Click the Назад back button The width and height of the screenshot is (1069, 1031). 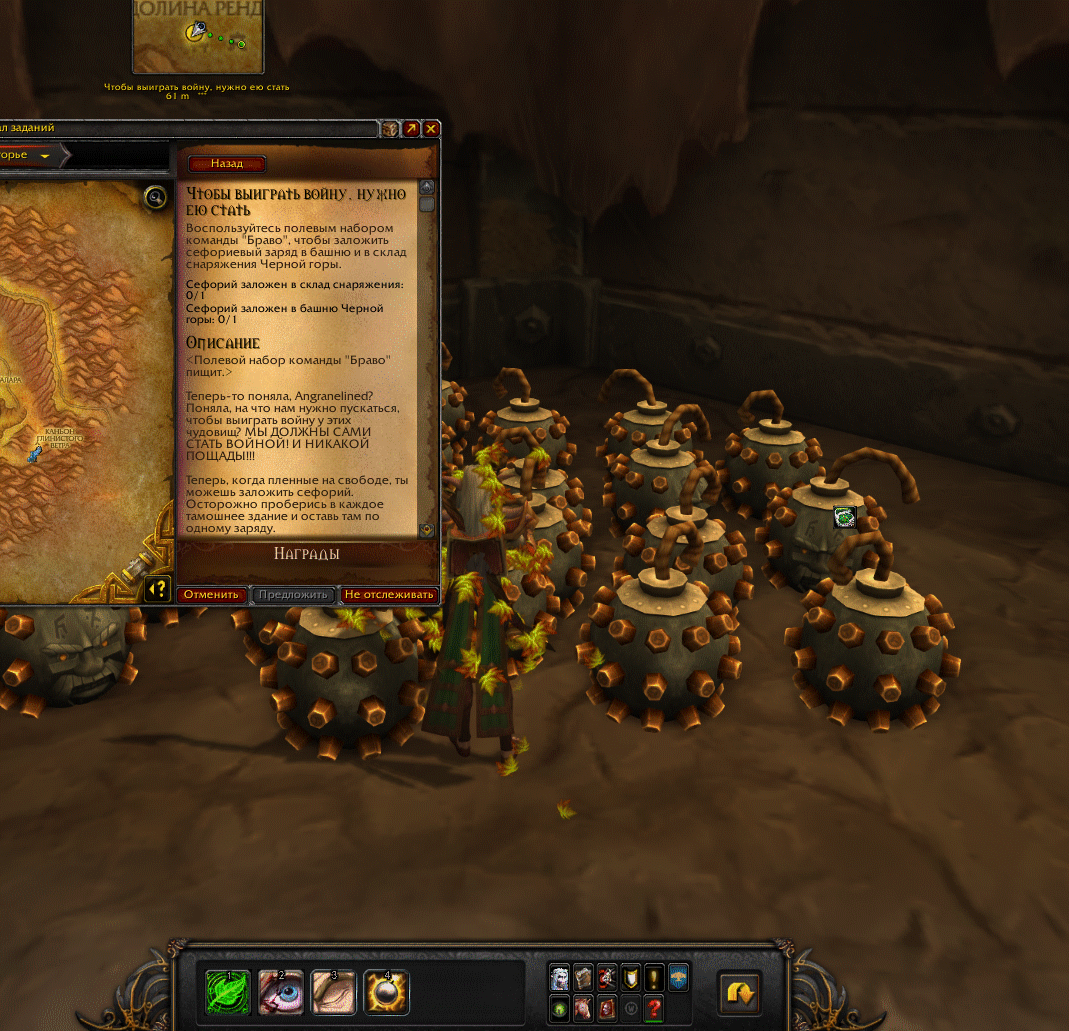pyautogui.click(x=227, y=164)
